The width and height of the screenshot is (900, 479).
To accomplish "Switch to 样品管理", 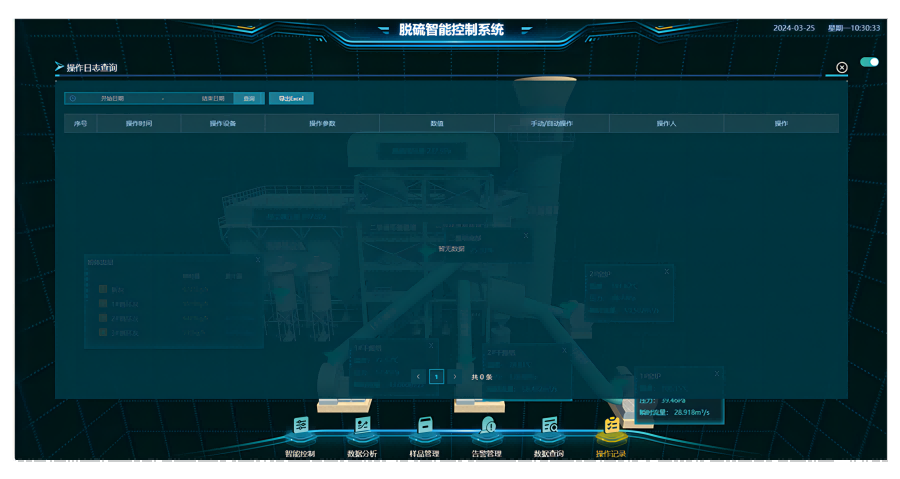I will tap(425, 433).
